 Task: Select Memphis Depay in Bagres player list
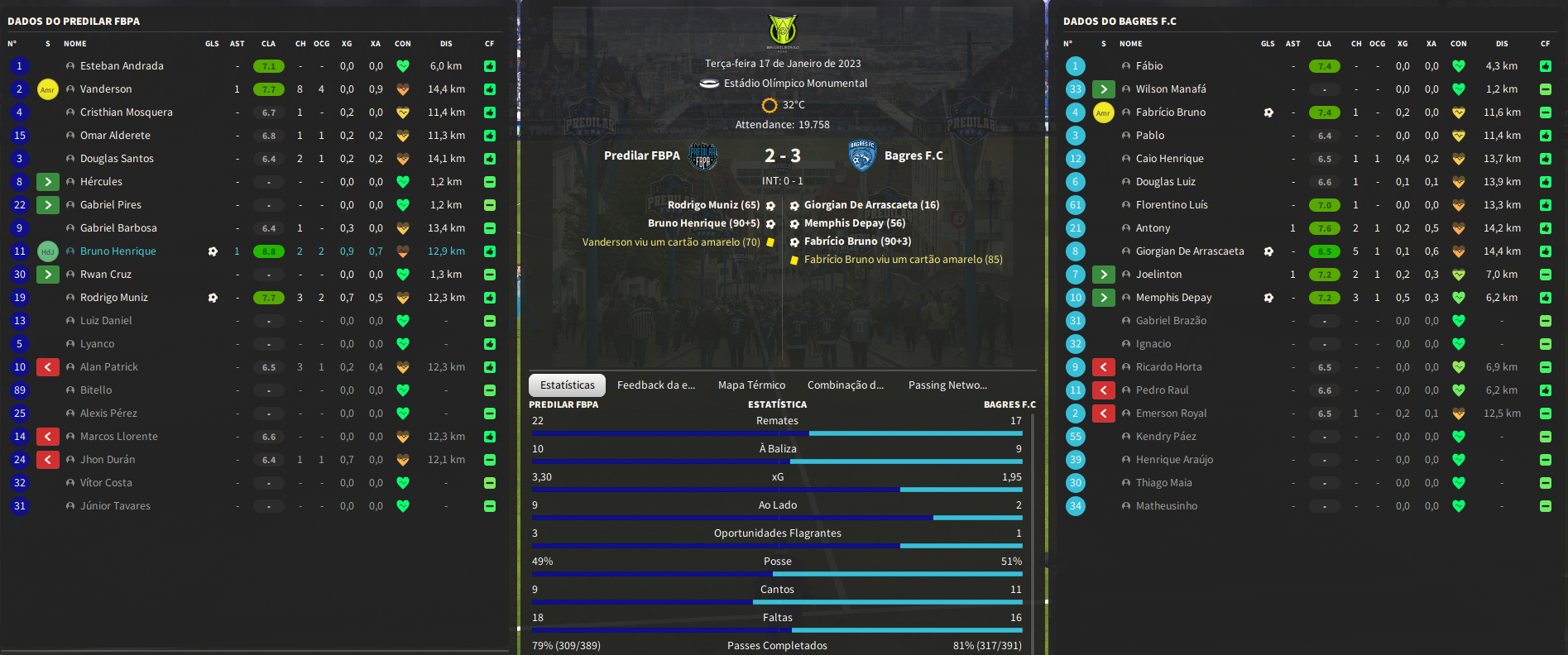pyautogui.click(x=1173, y=298)
